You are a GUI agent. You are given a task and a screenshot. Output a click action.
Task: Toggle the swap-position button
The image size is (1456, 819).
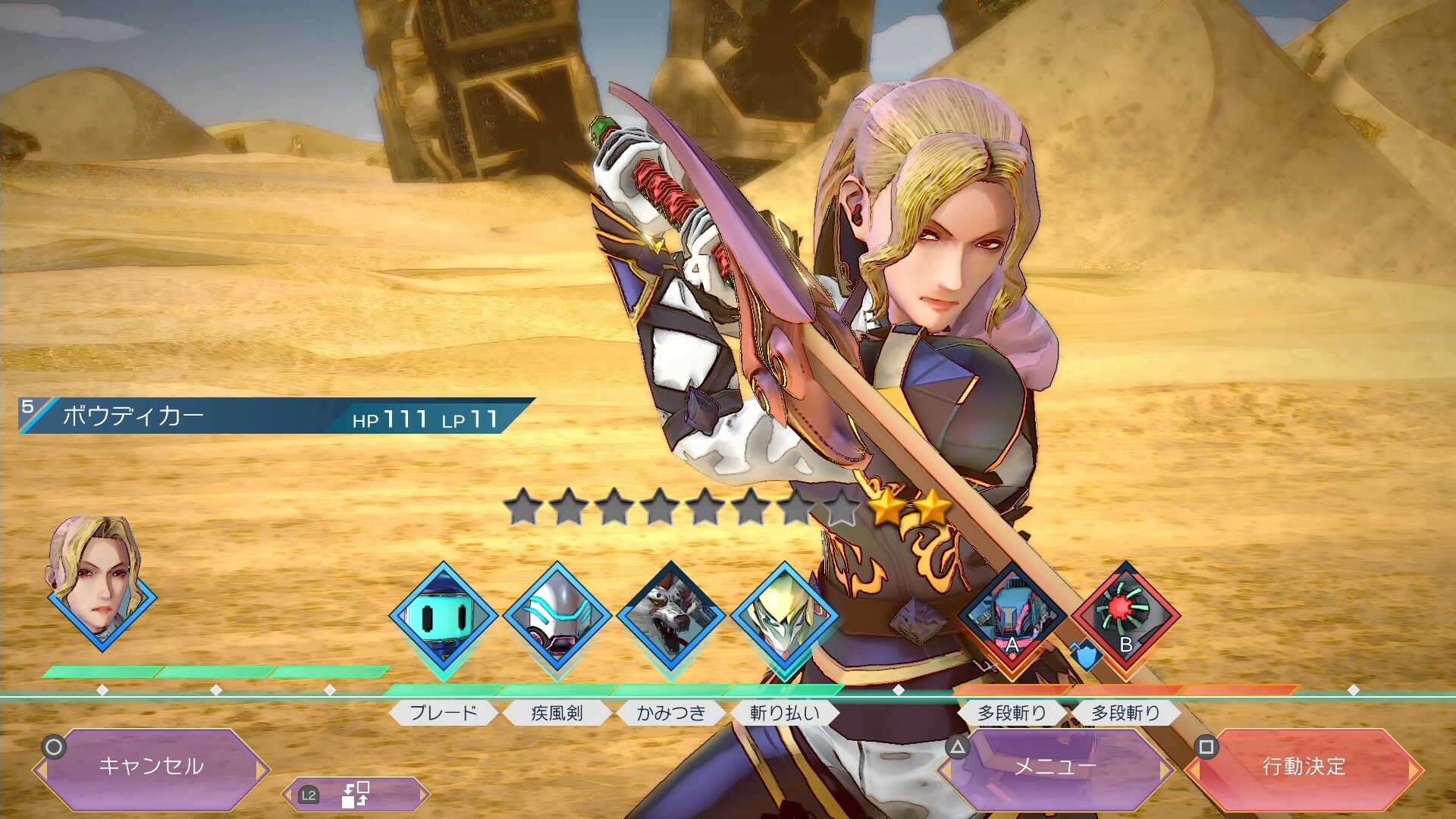click(355, 795)
